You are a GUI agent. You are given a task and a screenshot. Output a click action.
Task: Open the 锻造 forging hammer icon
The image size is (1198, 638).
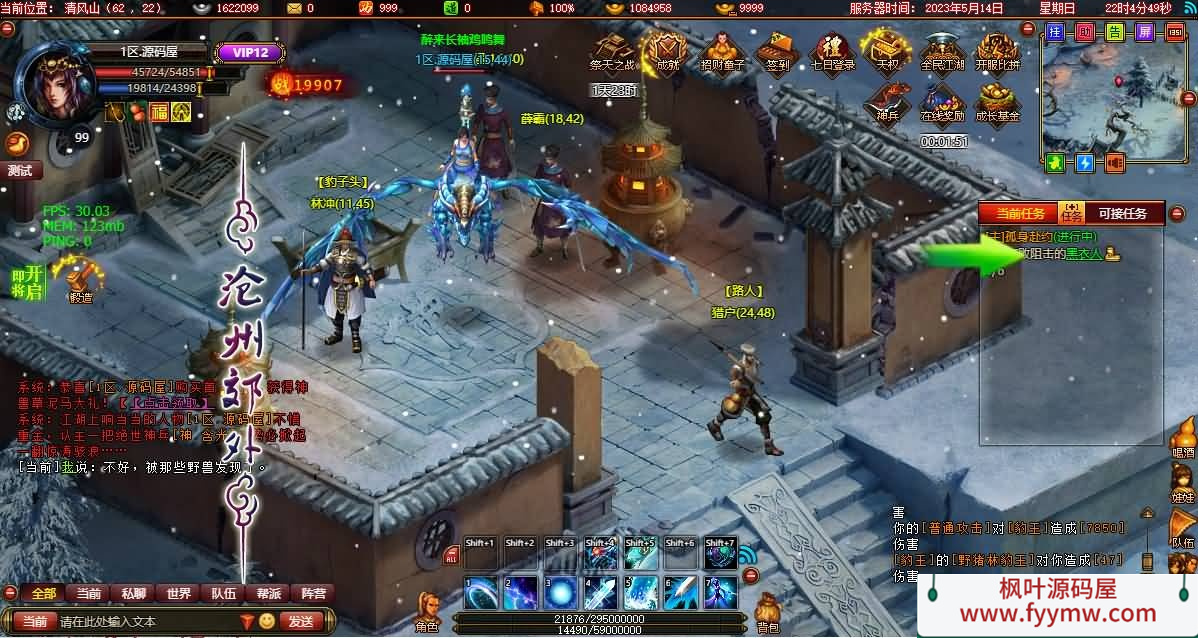(80, 279)
